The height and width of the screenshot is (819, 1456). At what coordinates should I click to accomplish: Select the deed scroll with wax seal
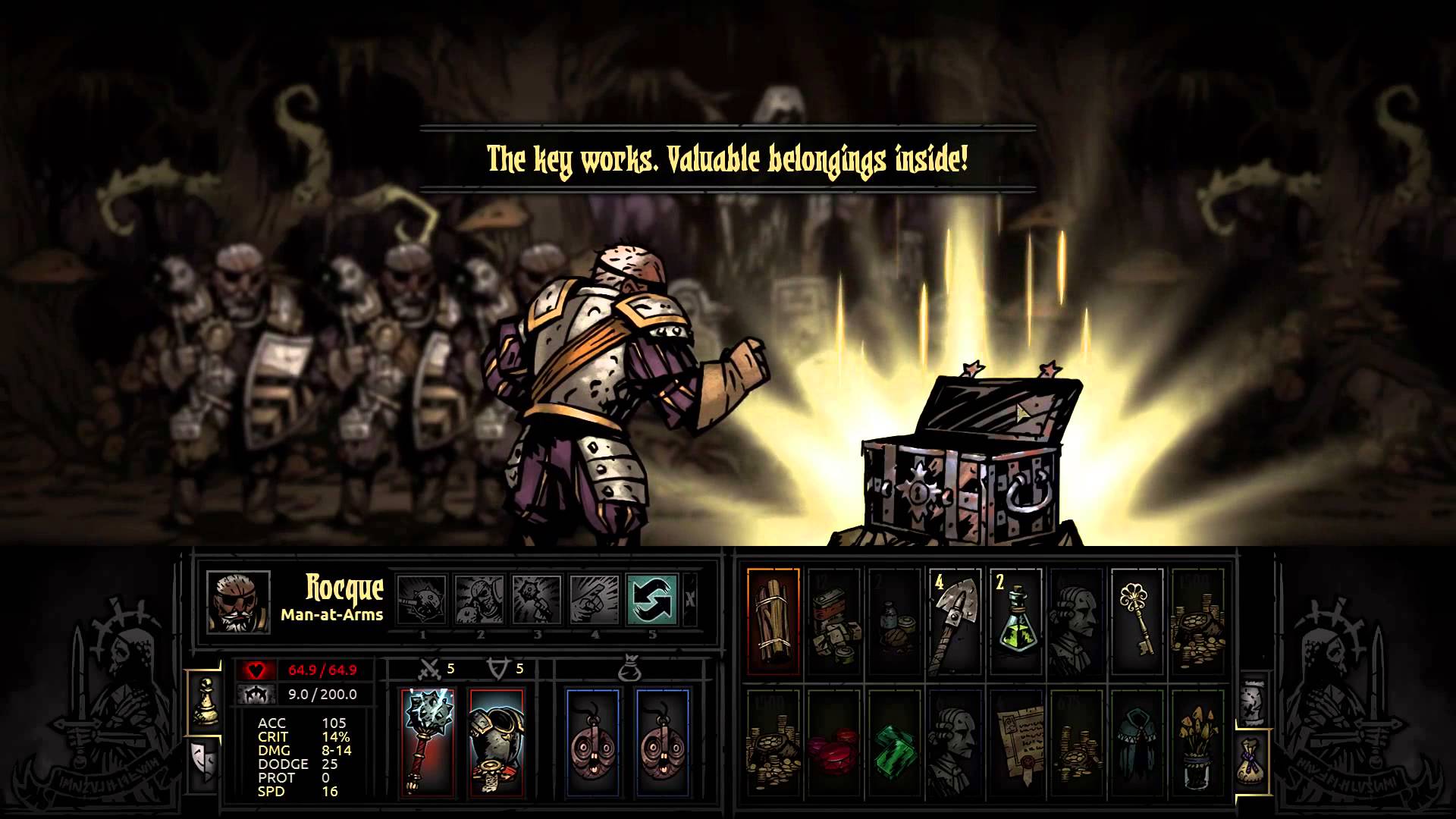click(x=1015, y=742)
